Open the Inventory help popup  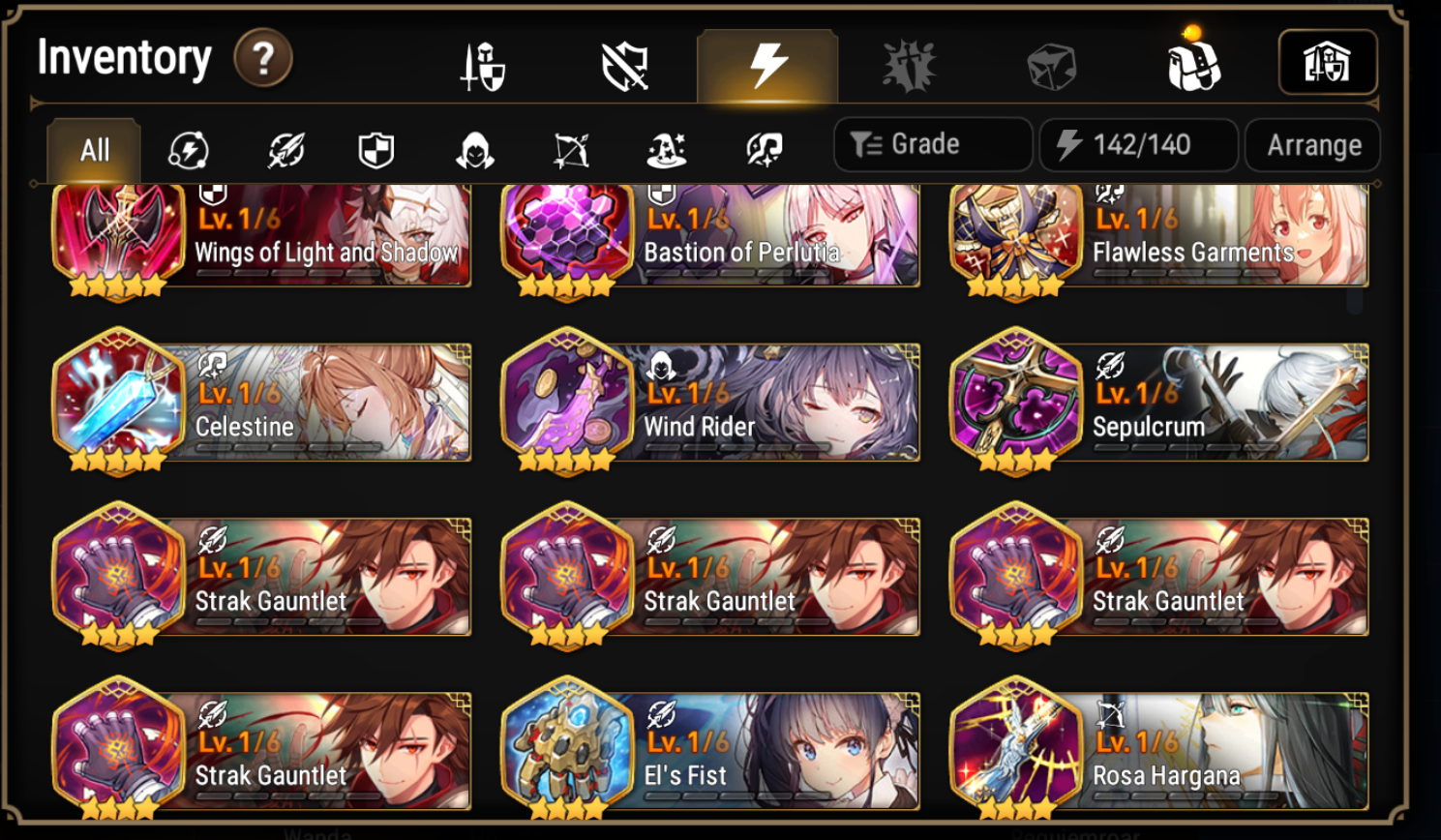click(x=261, y=58)
